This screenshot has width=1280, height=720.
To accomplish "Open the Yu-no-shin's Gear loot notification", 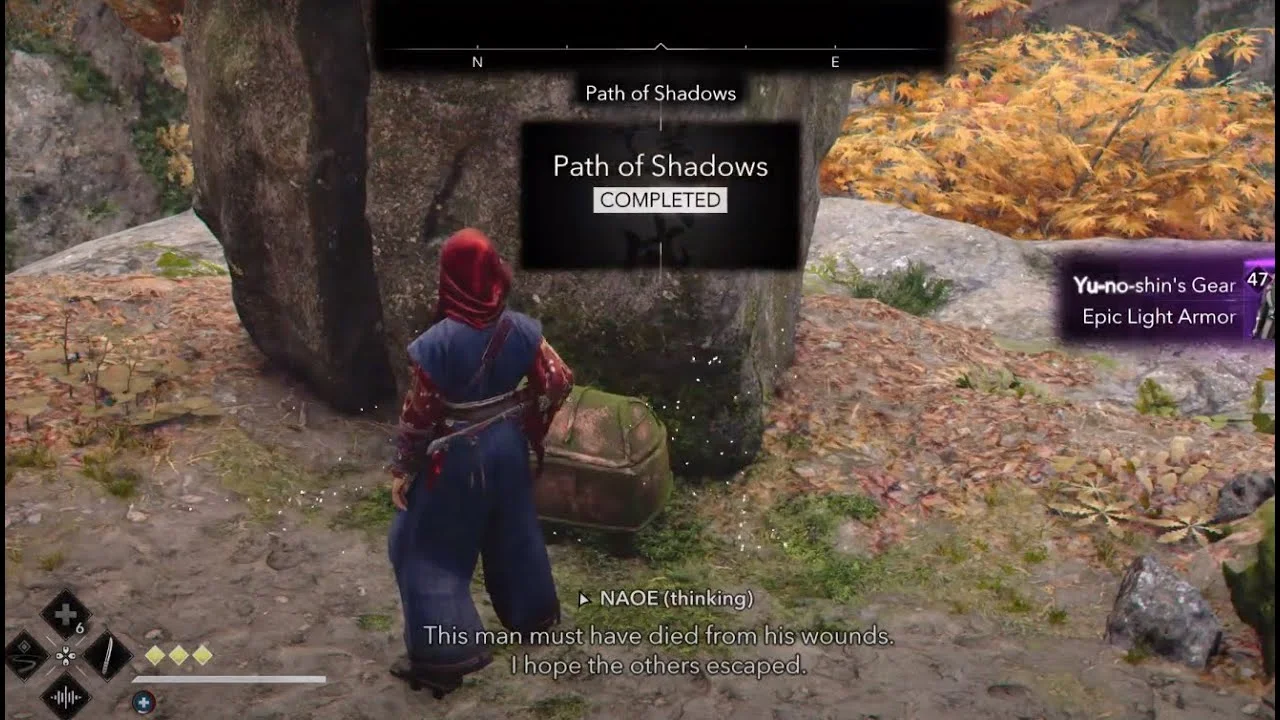I will click(1155, 285).
